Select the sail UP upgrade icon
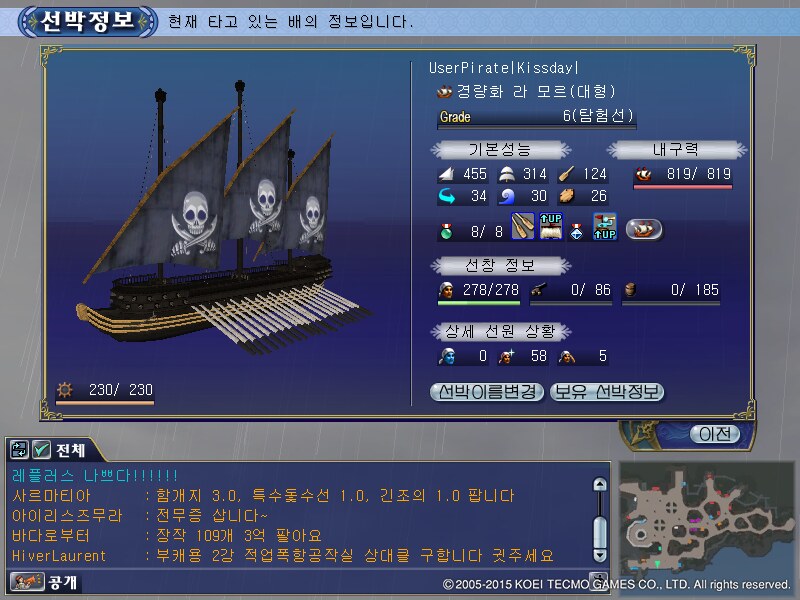The width and height of the screenshot is (800, 600). click(551, 228)
